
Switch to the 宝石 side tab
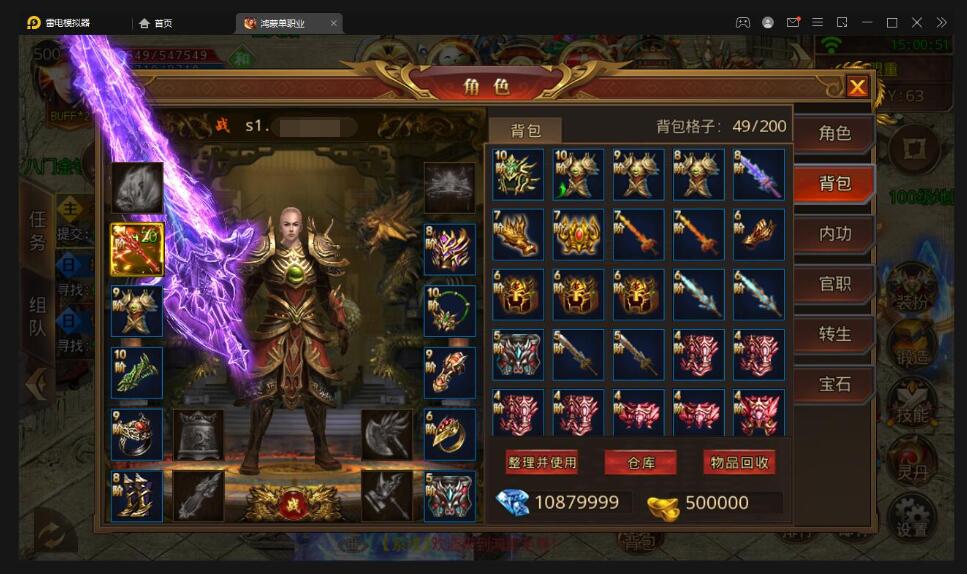pos(834,384)
